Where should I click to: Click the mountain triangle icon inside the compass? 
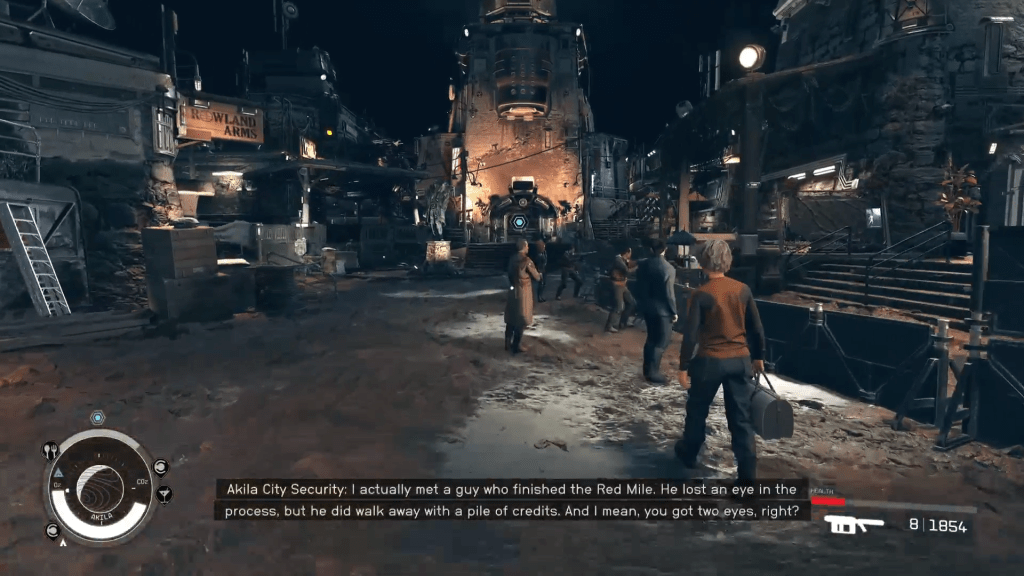(x=58, y=472)
